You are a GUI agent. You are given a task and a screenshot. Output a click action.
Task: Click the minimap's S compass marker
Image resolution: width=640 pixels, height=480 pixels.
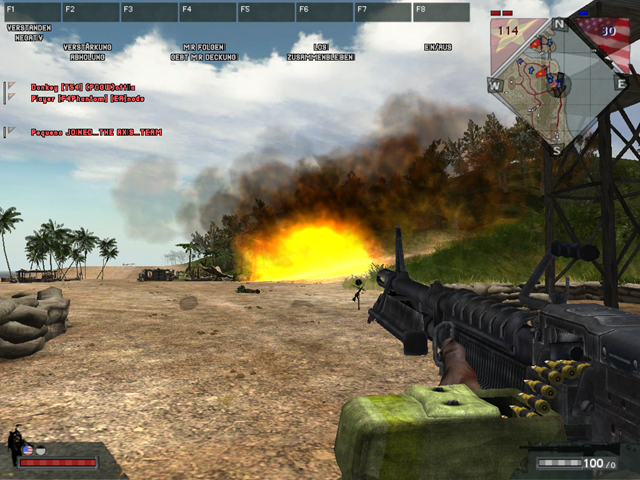click(x=557, y=150)
